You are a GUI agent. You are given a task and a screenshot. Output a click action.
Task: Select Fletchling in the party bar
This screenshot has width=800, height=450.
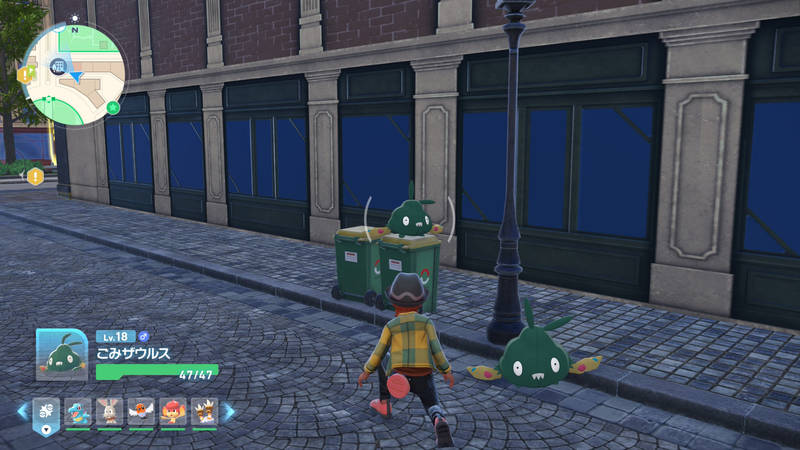coord(142,411)
